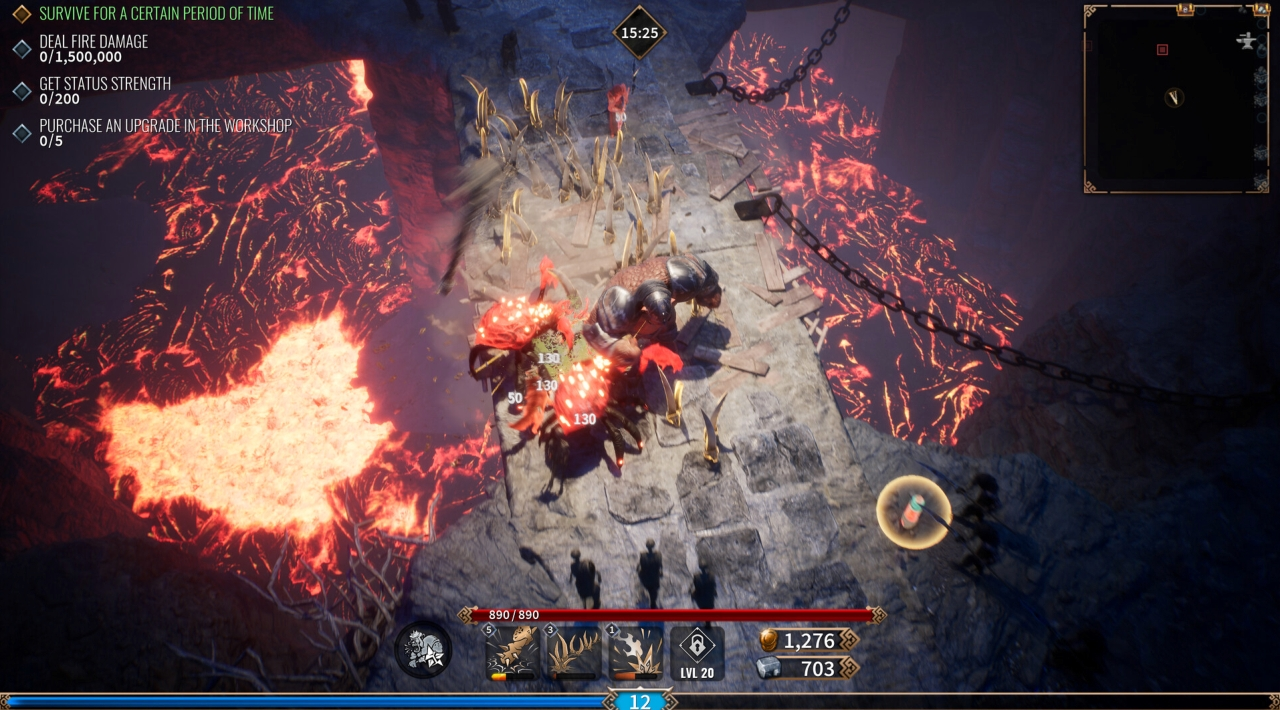Select the spiked club ability icon
This screenshot has height=710, width=1280.
tap(511, 652)
